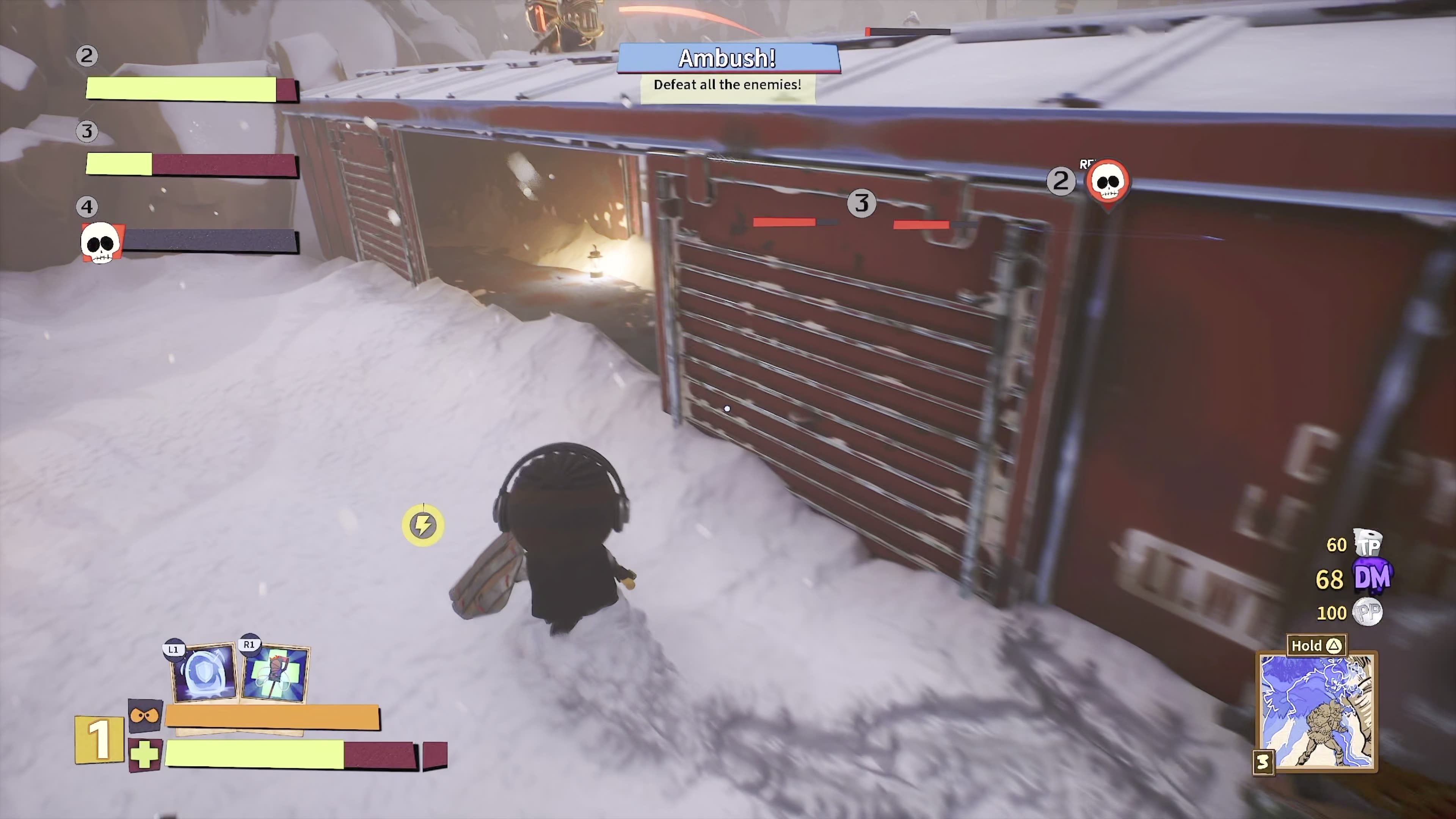1456x819 pixels.
Task: Select the blue lightning giant card
Action: click(1316, 711)
